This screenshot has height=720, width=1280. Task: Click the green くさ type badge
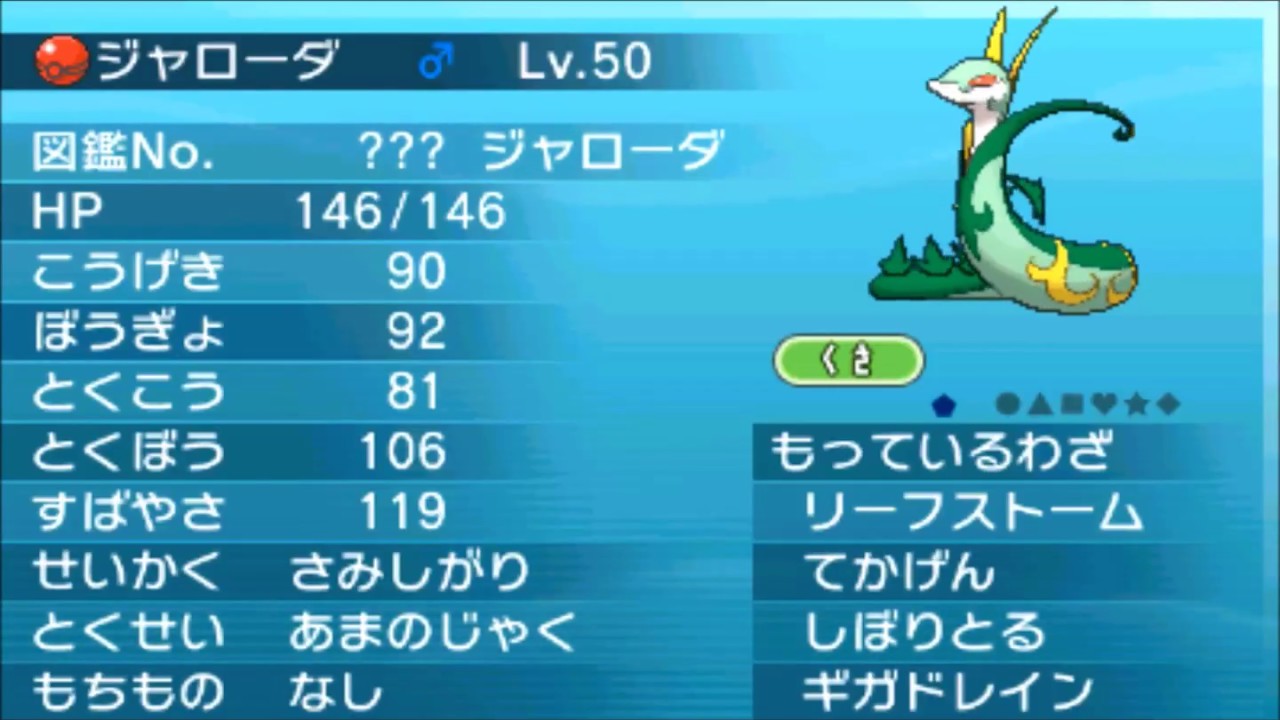849,360
